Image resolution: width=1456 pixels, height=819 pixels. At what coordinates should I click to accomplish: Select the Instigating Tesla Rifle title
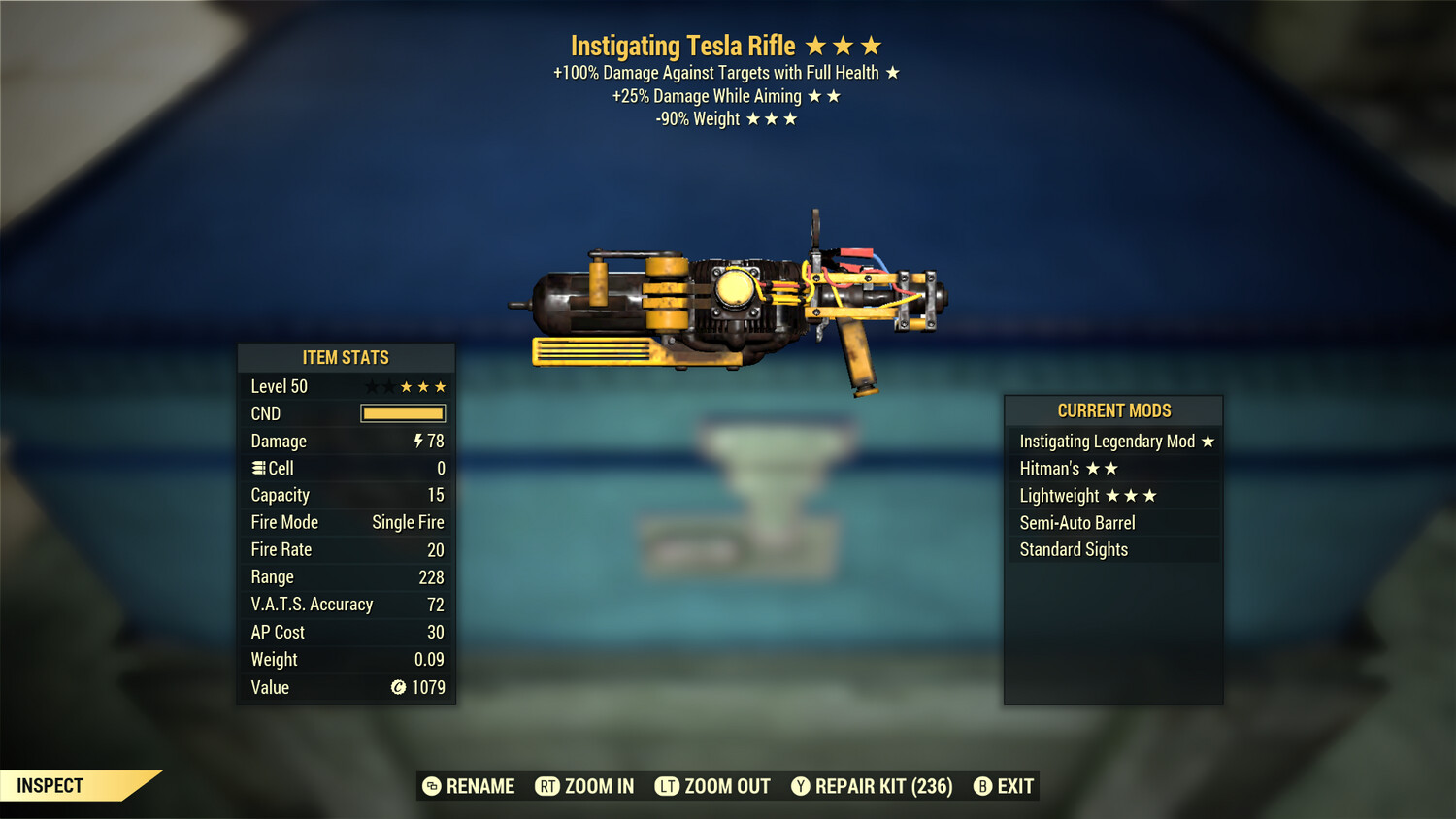coord(683,46)
